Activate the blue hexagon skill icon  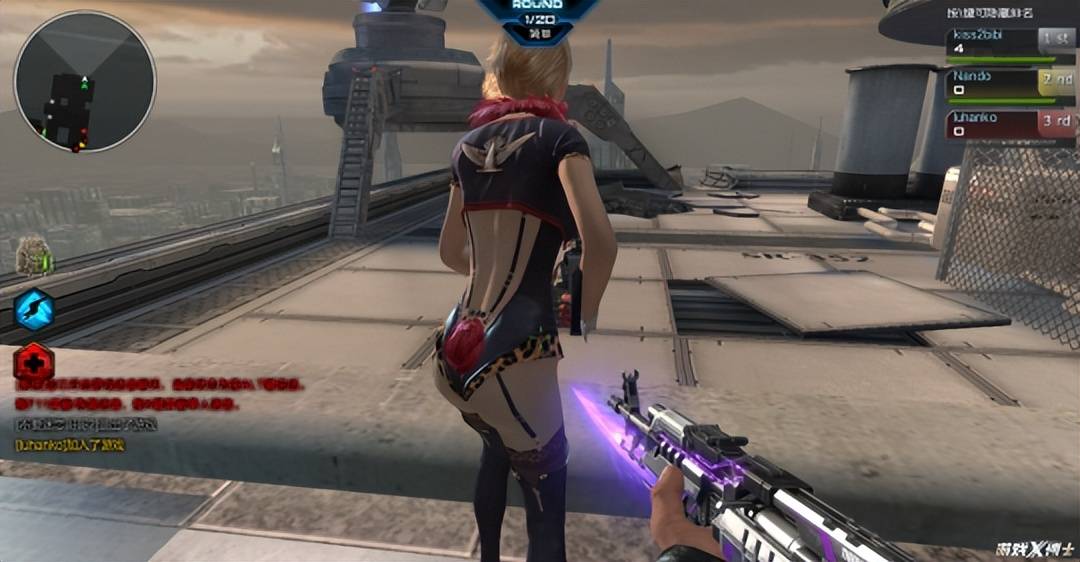pos(33,309)
